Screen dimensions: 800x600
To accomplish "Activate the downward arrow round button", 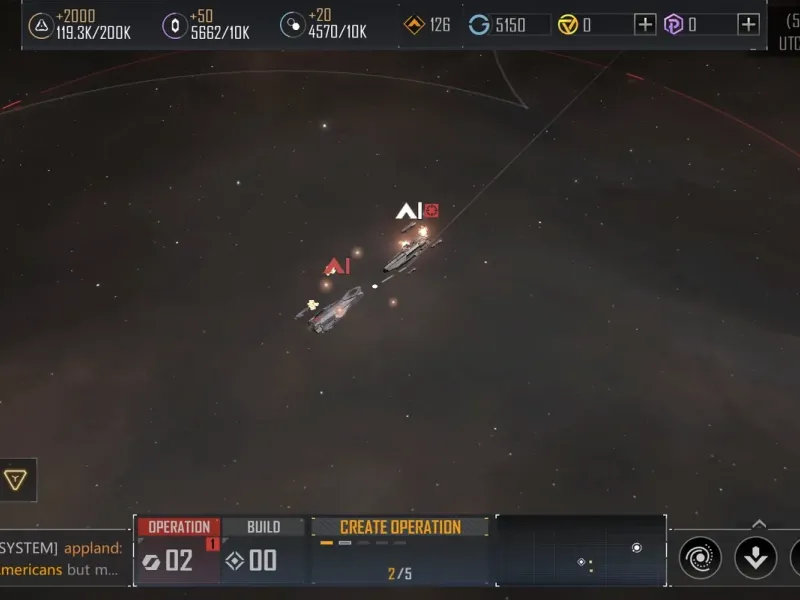I will [x=755, y=557].
